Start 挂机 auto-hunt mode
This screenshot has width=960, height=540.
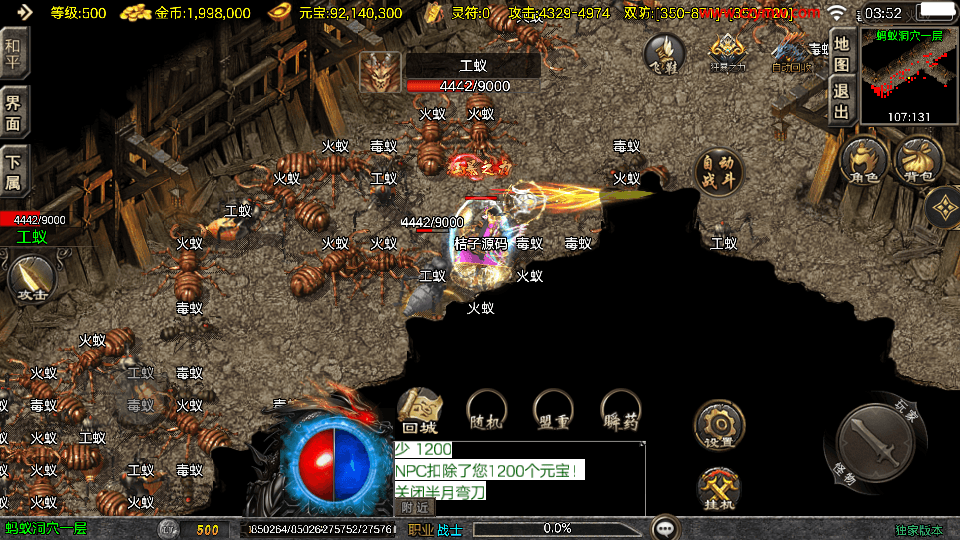719,490
